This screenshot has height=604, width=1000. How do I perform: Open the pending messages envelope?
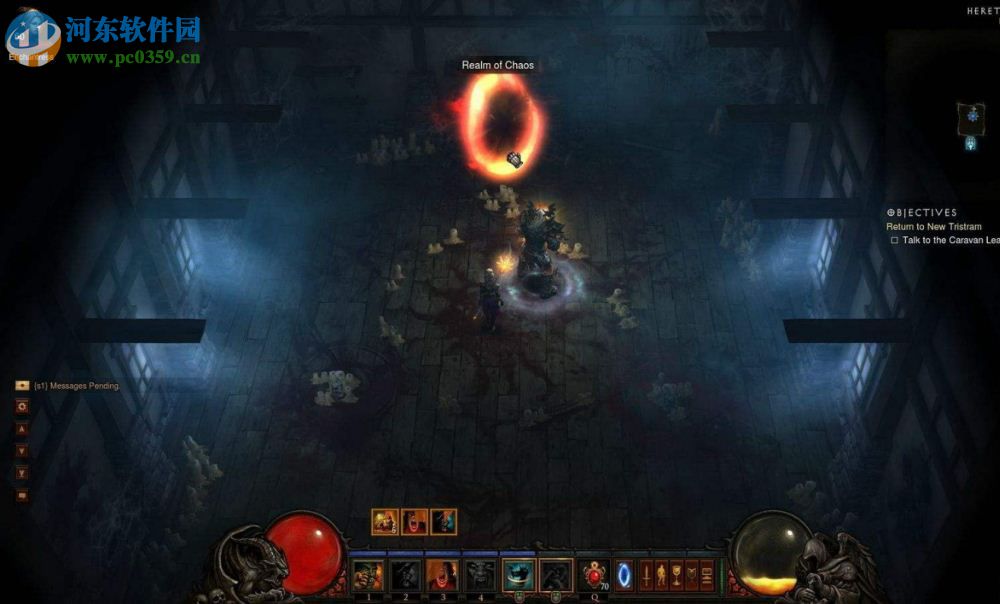(x=22, y=385)
